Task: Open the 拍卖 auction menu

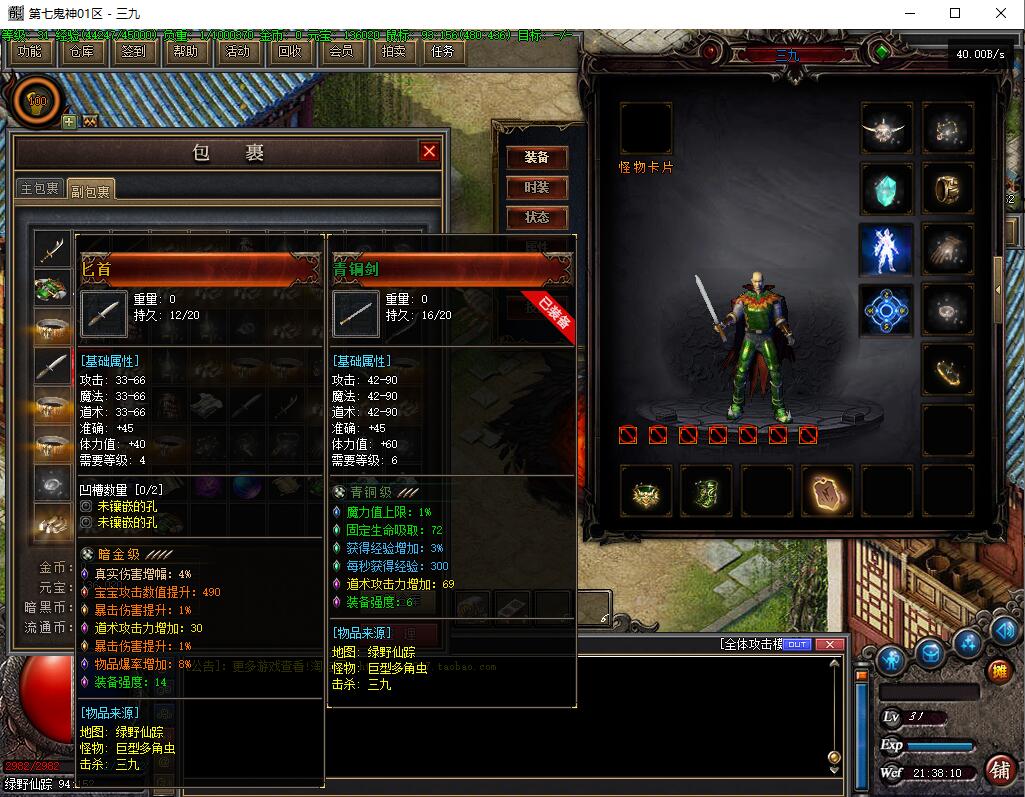Action: [394, 52]
